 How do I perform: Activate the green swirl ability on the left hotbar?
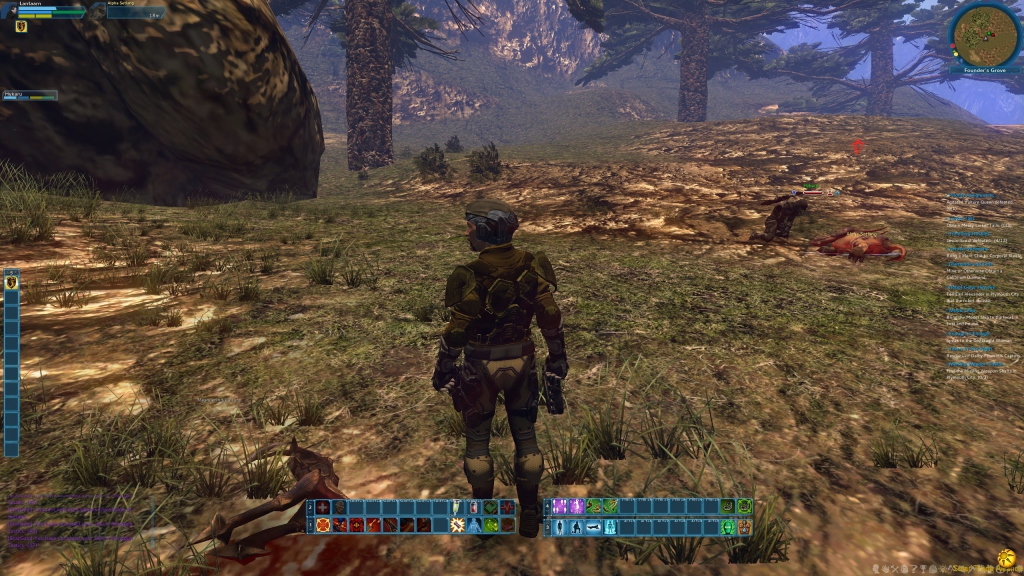click(x=492, y=525)
